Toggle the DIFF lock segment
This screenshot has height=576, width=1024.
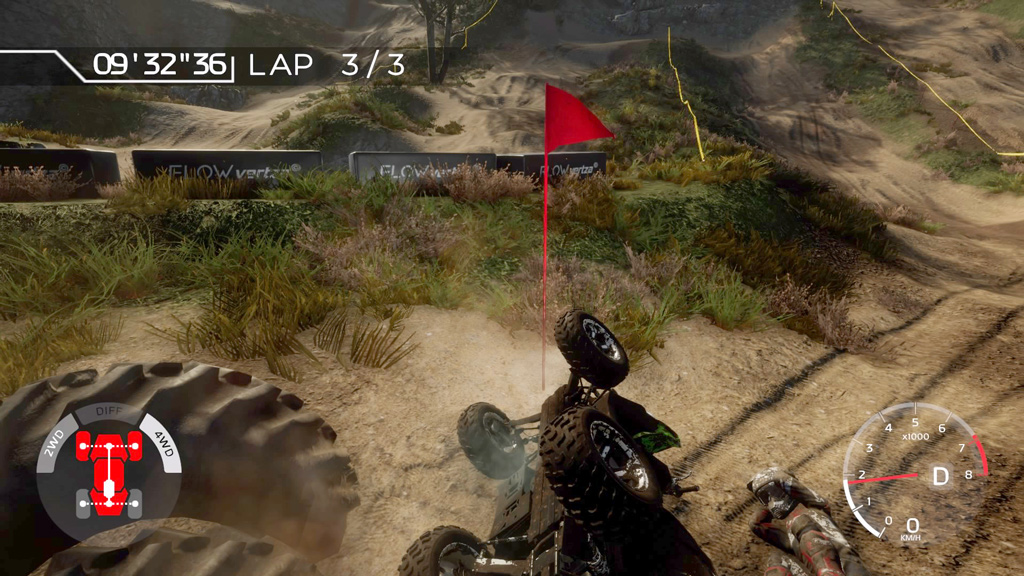[108, 412]
